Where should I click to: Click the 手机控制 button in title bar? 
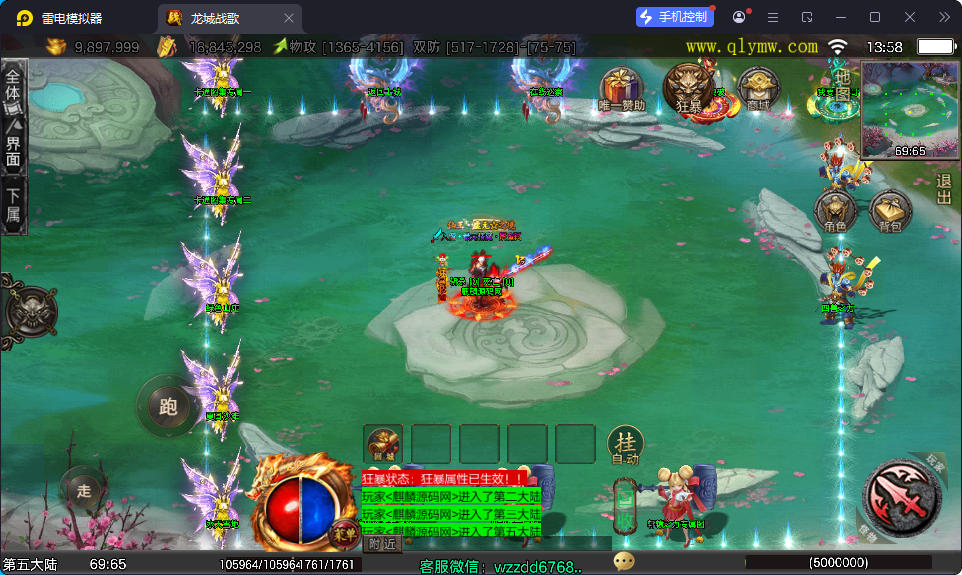pyautogui.click(x=676, y=17)
